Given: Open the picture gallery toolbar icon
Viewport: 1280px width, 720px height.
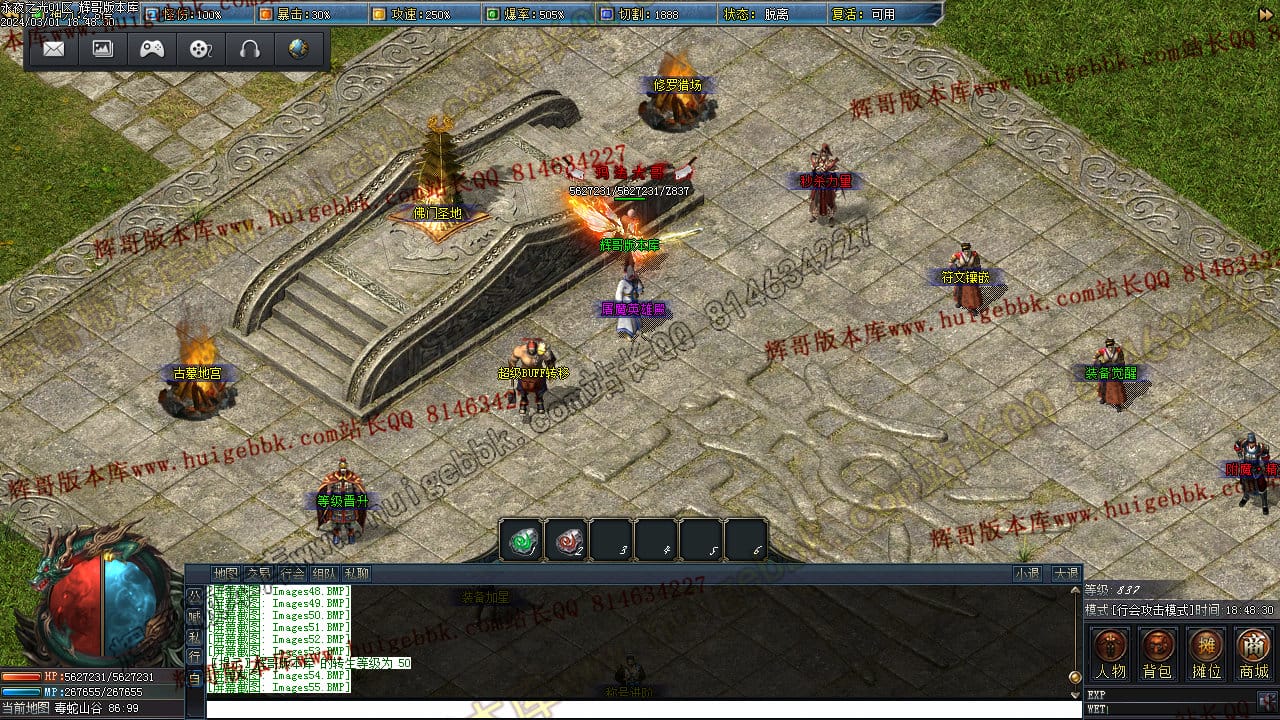Looking at the screenshot, I should tap(103, 49).
